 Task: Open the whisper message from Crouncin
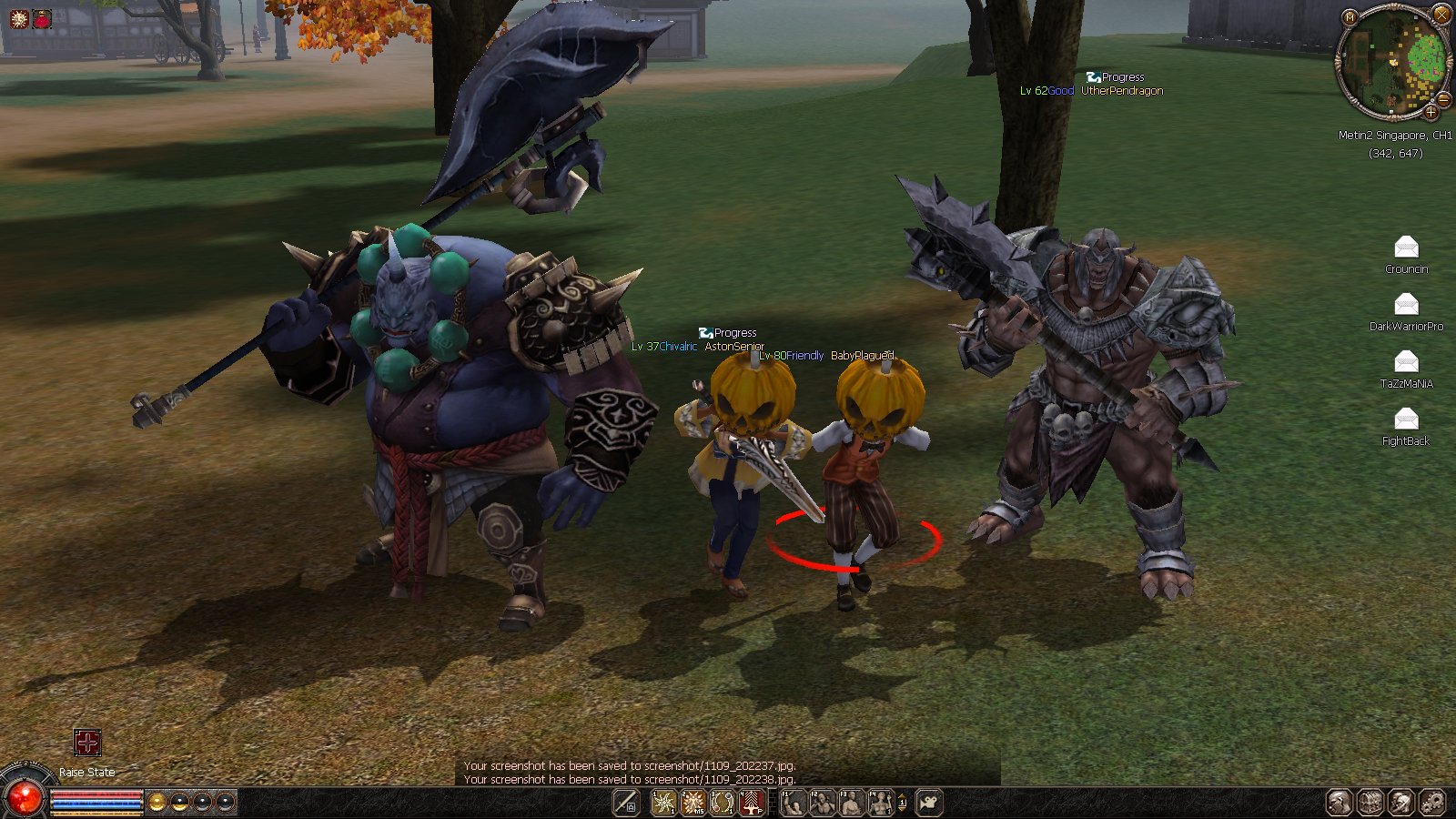pos(1406,247)
